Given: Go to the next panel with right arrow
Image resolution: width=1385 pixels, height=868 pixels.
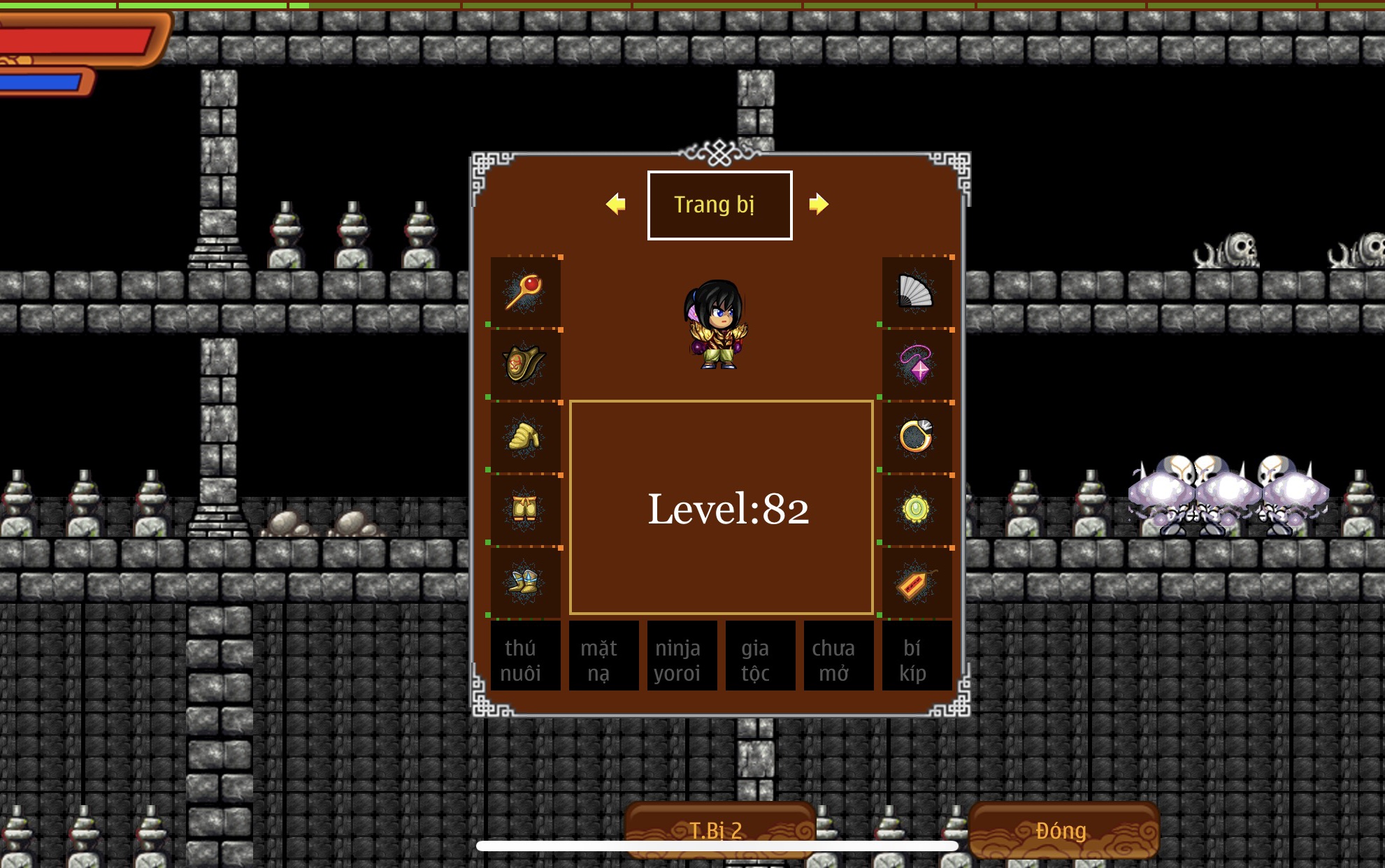Looking at the screenshot, I should click(818, 204).
